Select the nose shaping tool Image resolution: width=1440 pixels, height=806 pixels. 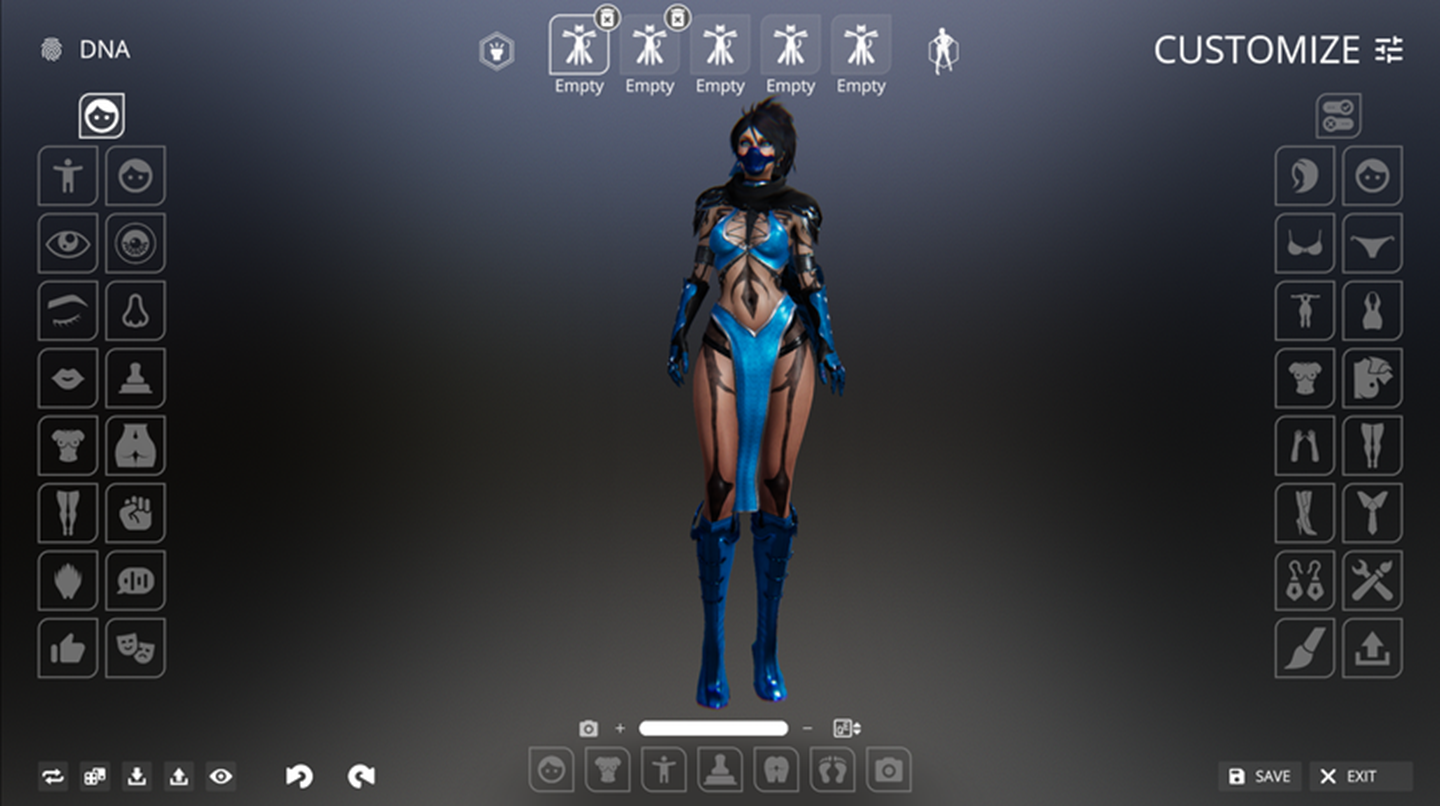(135, 311)
